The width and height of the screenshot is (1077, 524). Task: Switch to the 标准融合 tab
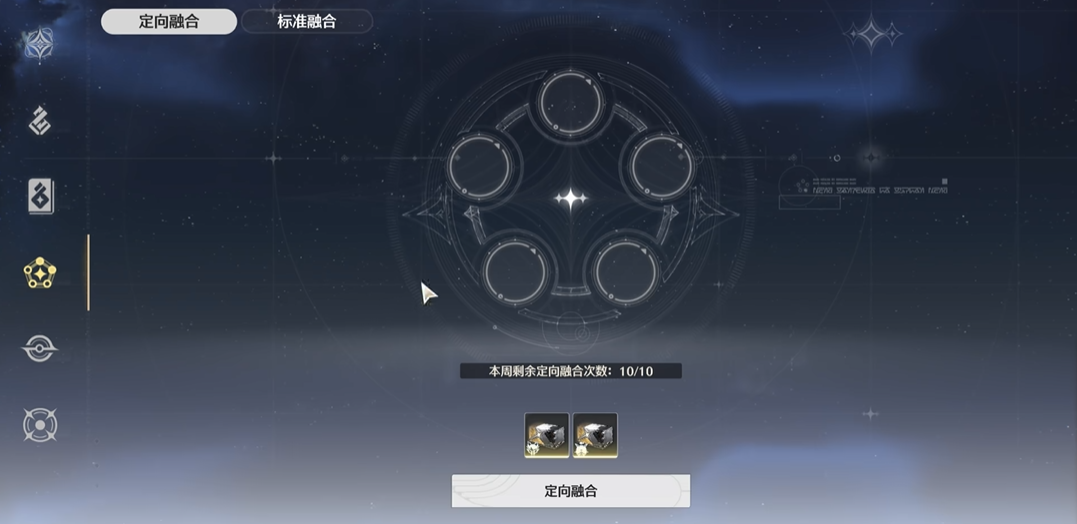click(x=306, y=21)
